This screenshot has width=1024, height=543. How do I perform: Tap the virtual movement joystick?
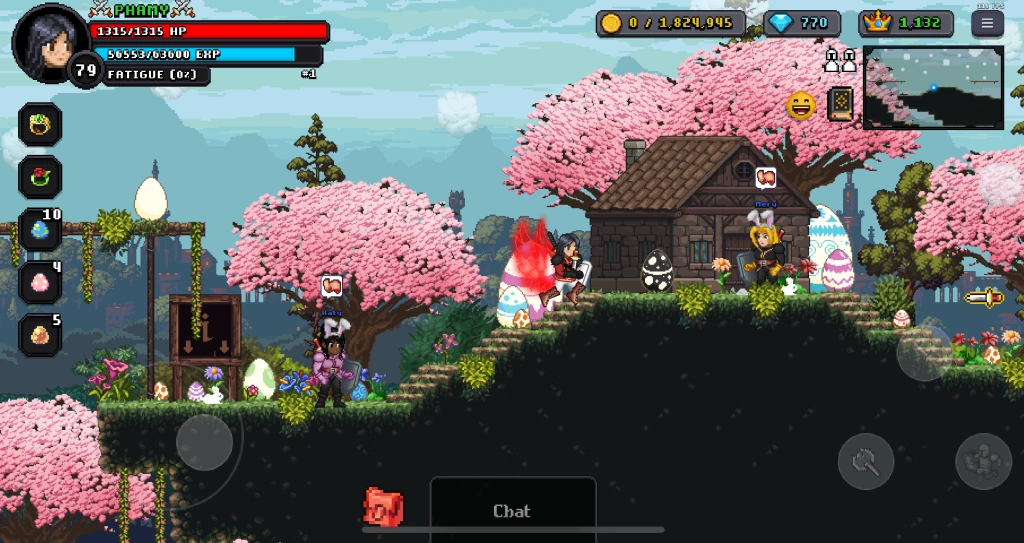tap(205, 442)
